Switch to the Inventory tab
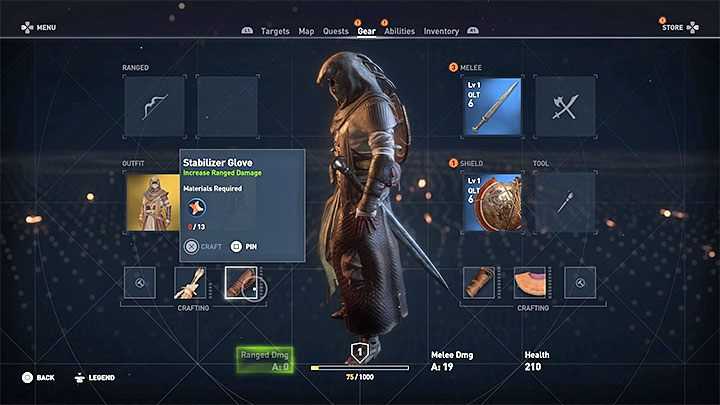This screenshot has width=720, height=405. coord(441,31)
